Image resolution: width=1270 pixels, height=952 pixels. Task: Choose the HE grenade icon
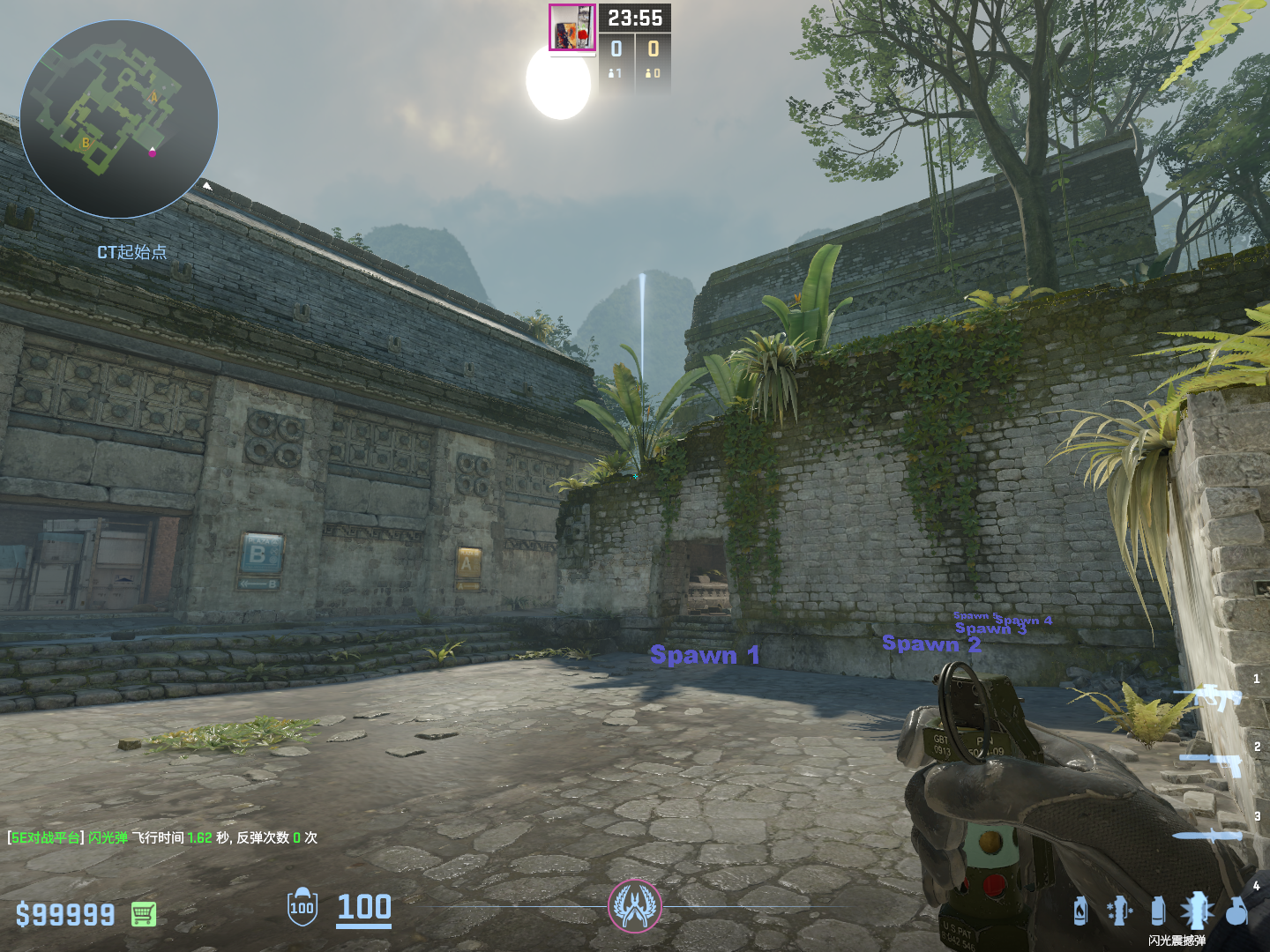pyautogui.click(x=1237, y=911)
